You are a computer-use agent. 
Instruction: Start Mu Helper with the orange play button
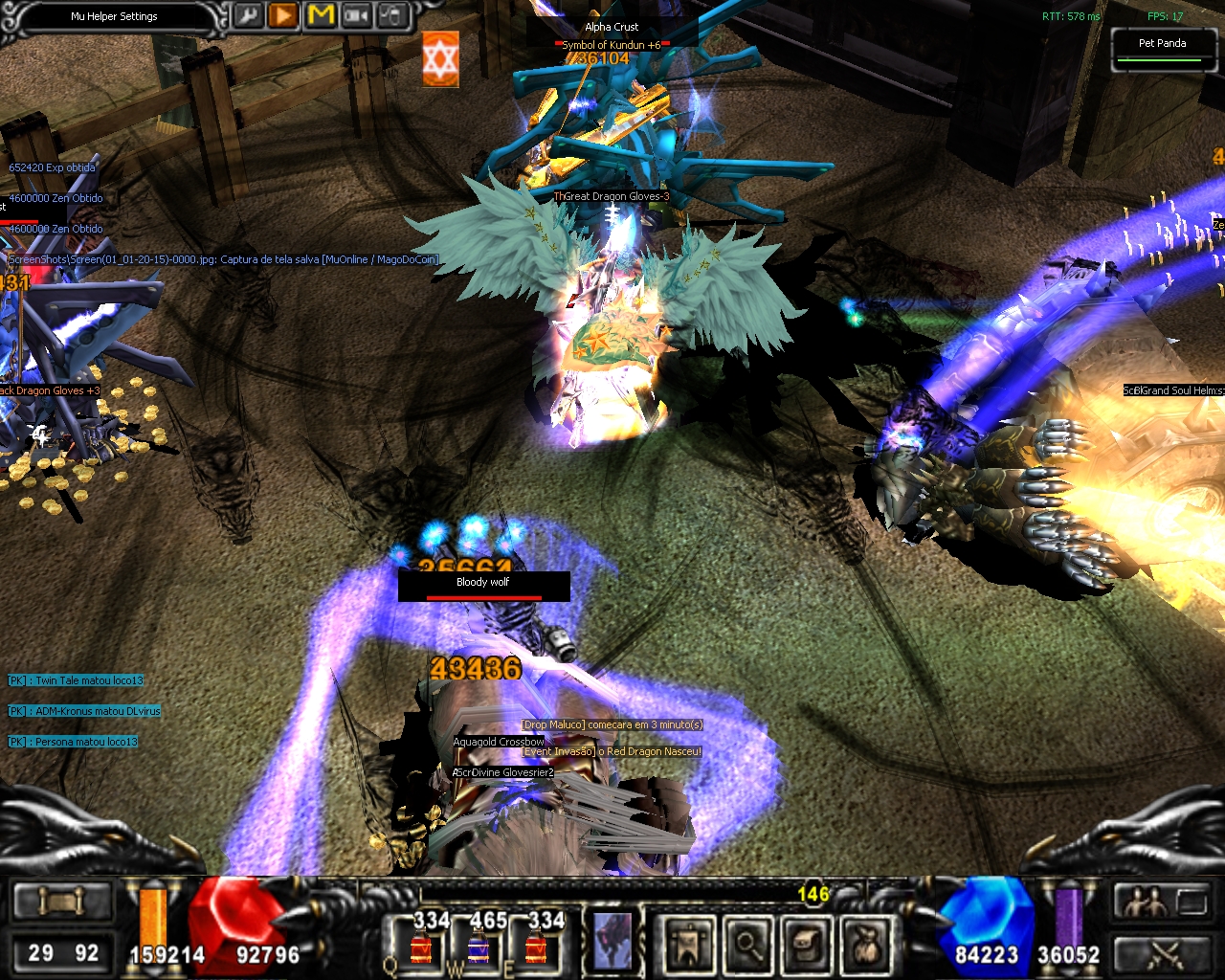click(x=283, y=16)
